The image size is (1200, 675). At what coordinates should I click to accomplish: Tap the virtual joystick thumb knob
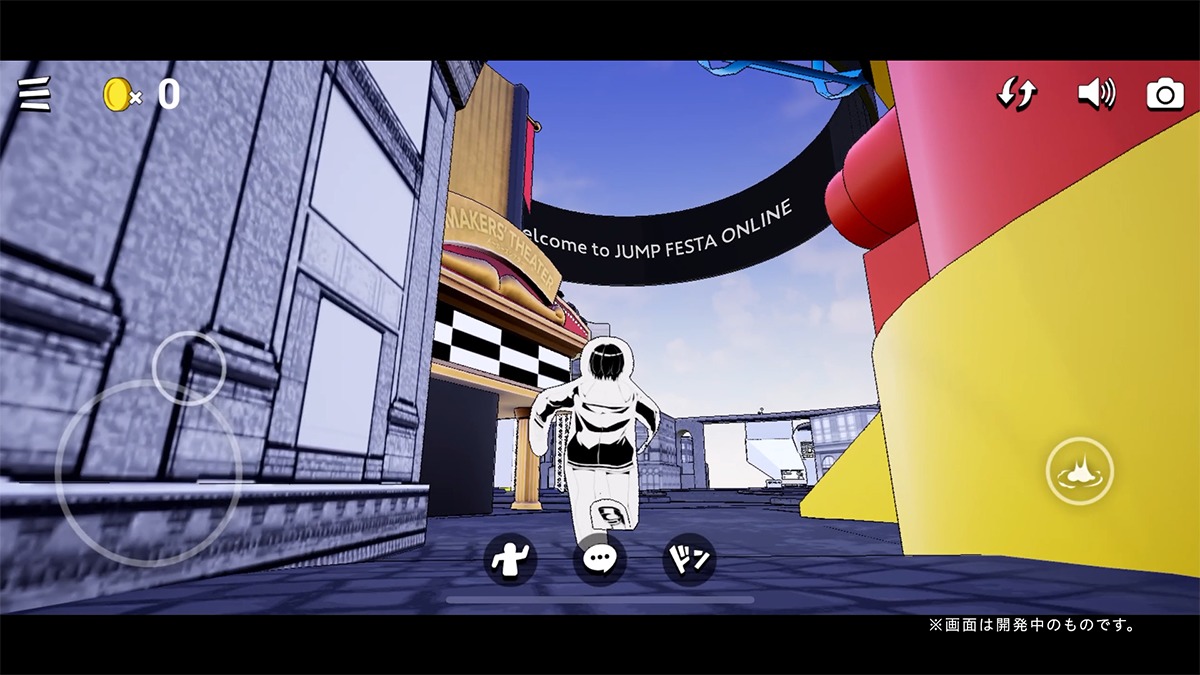click(189, 367)
